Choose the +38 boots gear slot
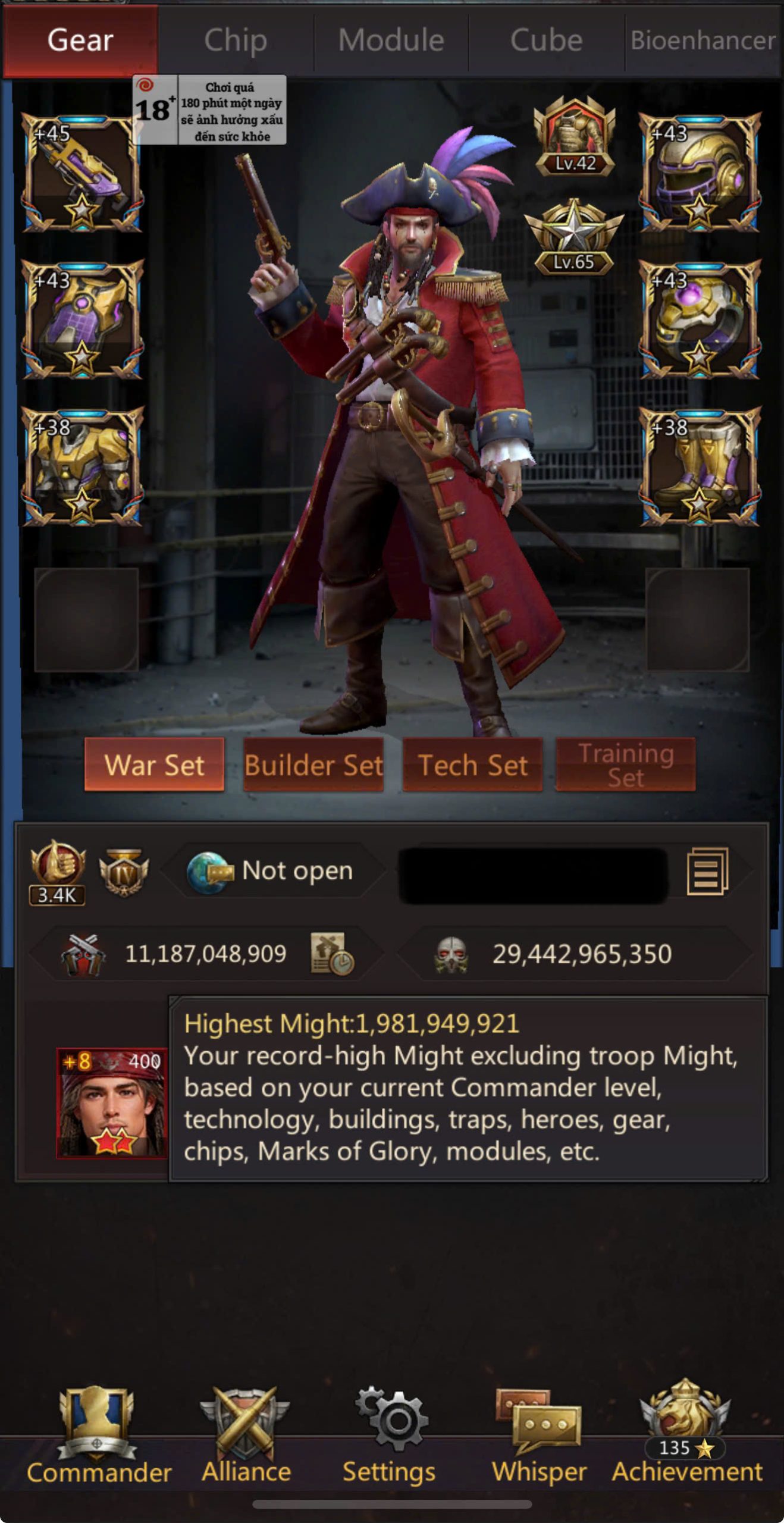The image size is (784, 1523). (700, 466)
